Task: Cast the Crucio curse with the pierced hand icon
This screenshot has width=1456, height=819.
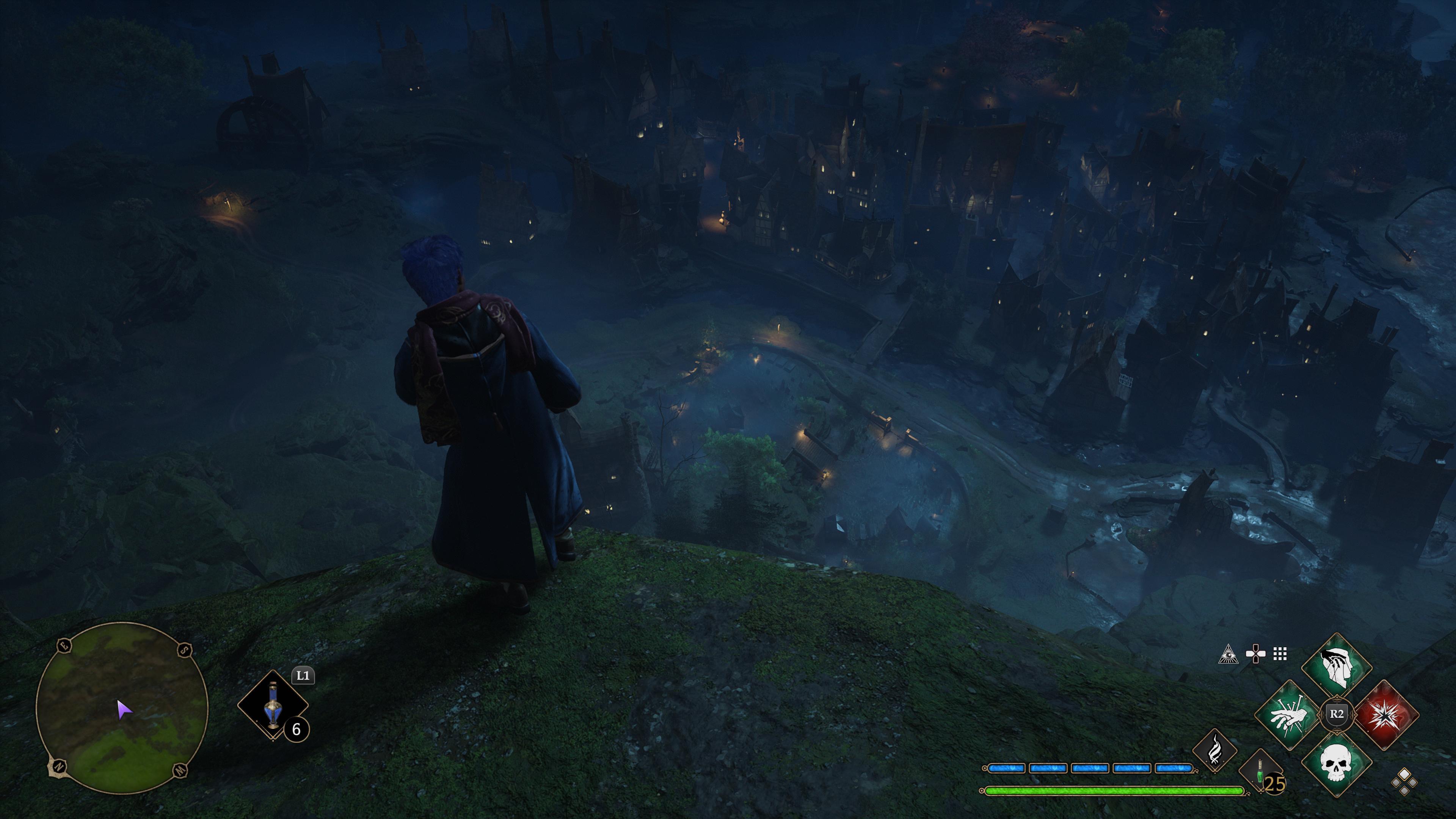Action: coord(1290,715)
